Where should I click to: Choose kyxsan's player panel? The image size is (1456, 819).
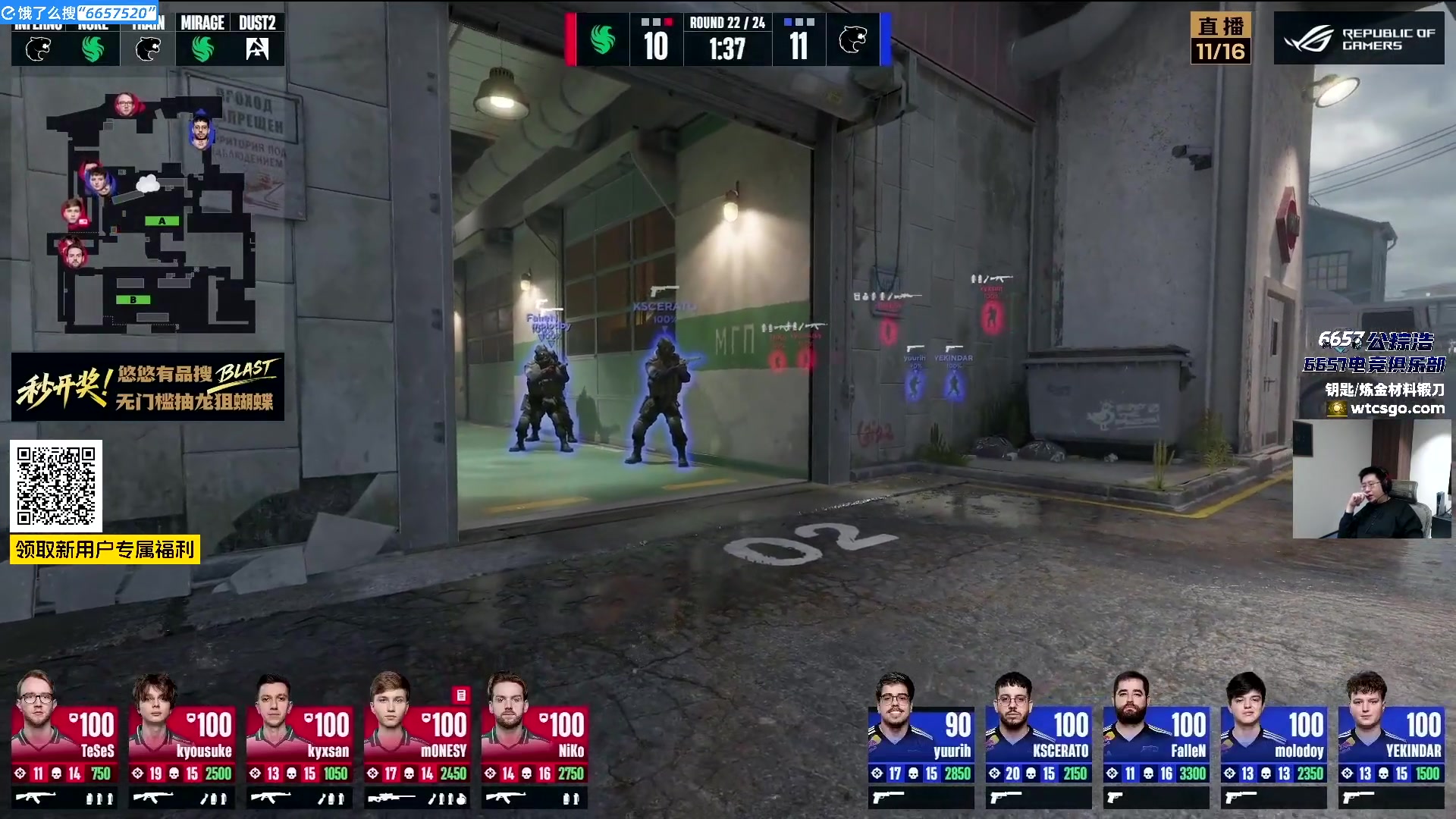click(300, 739)
